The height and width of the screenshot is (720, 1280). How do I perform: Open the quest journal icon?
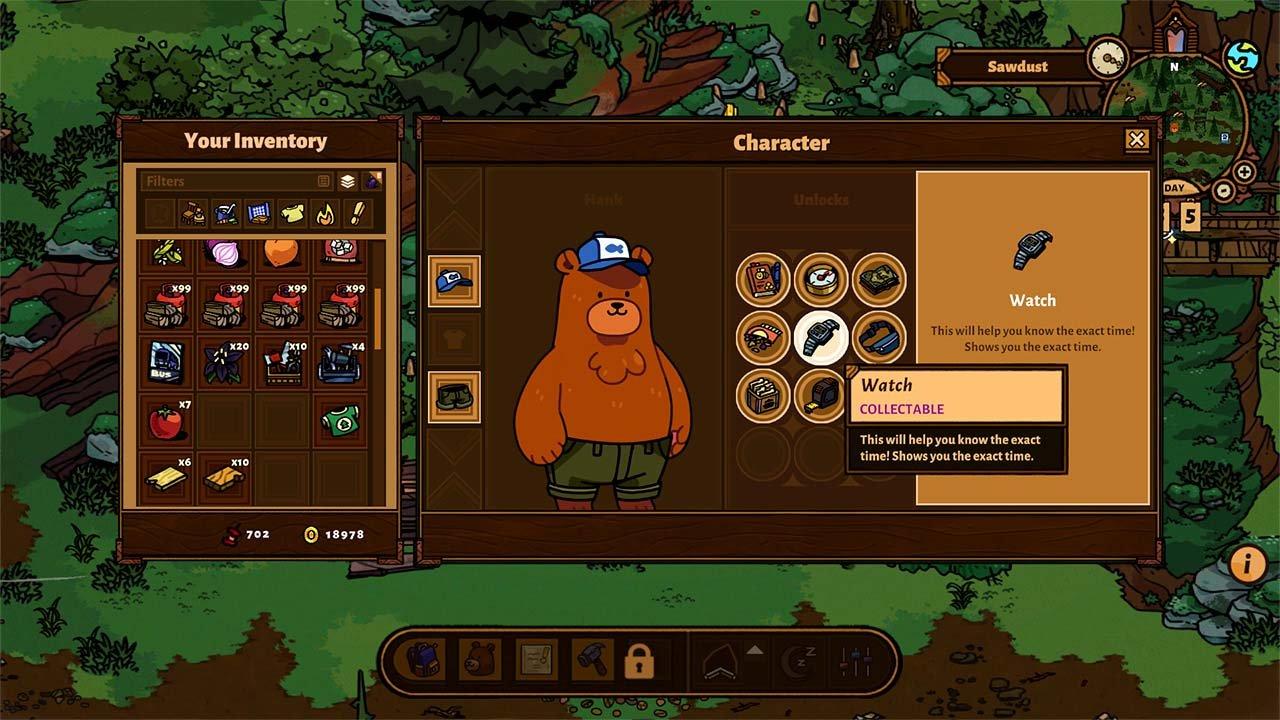pyautogui.click(x=537, y=662)
